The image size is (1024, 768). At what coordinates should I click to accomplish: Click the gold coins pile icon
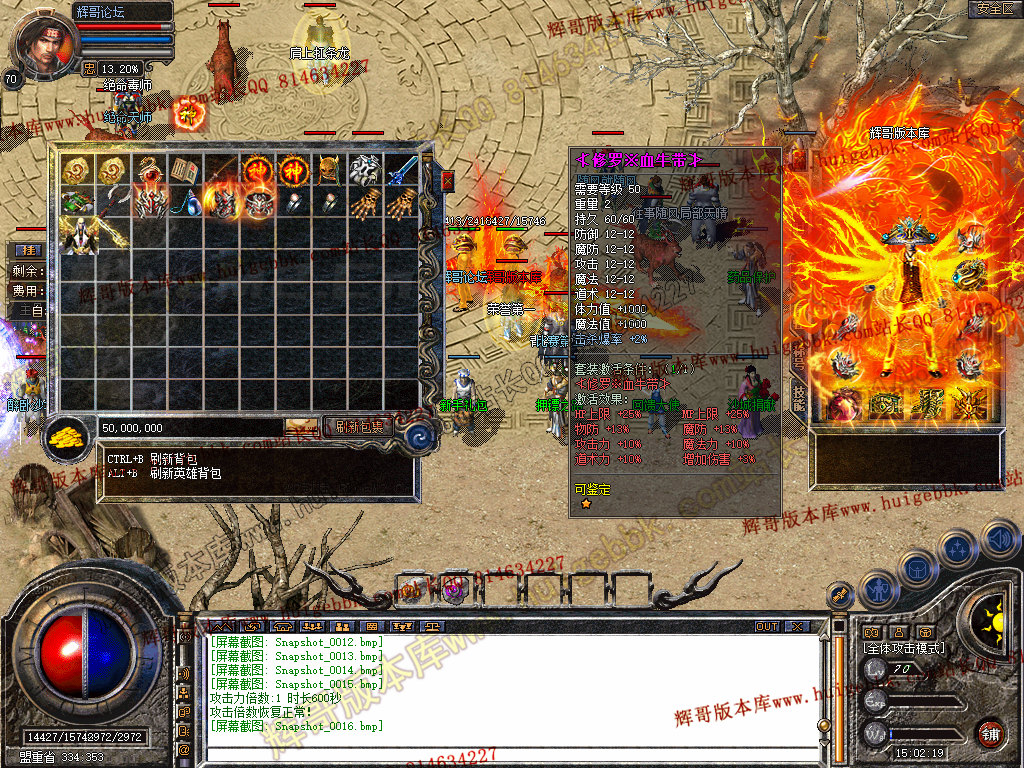tap(68, 437)
